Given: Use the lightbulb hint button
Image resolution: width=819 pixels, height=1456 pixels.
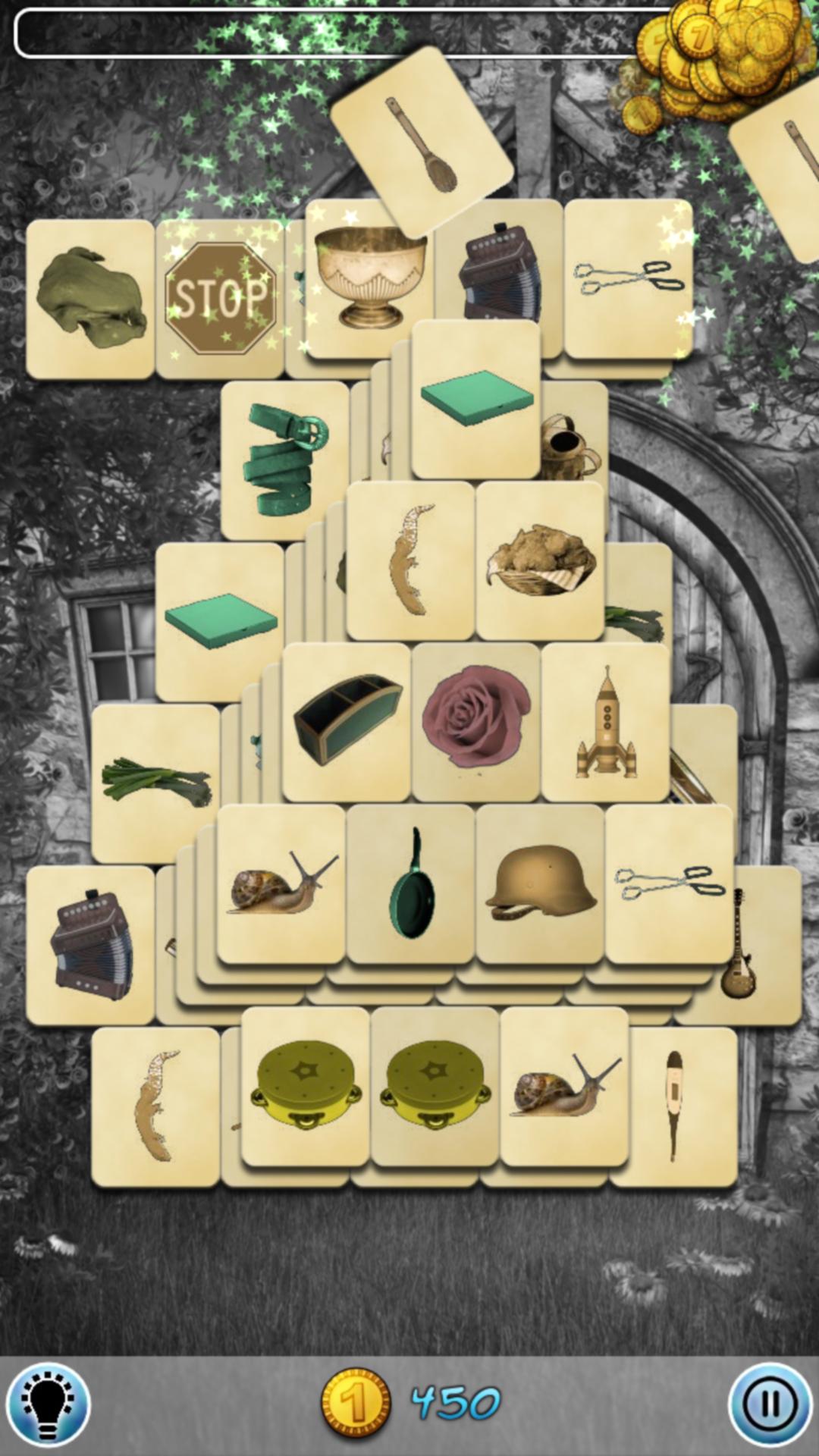Looking at the screenshot, I should [x=49, y=1404].
